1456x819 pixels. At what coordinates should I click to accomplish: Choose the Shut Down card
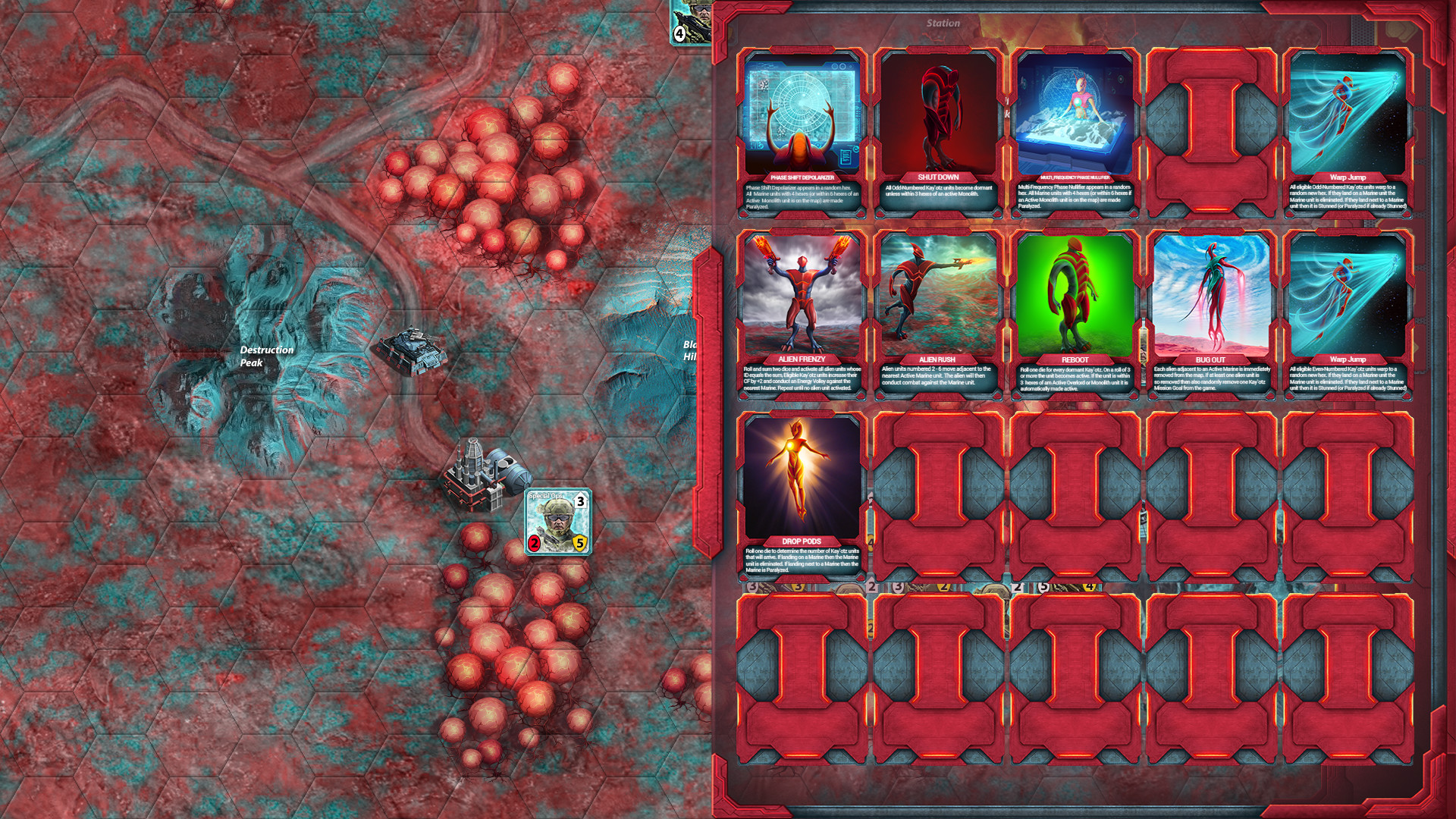tap(938, 133)
